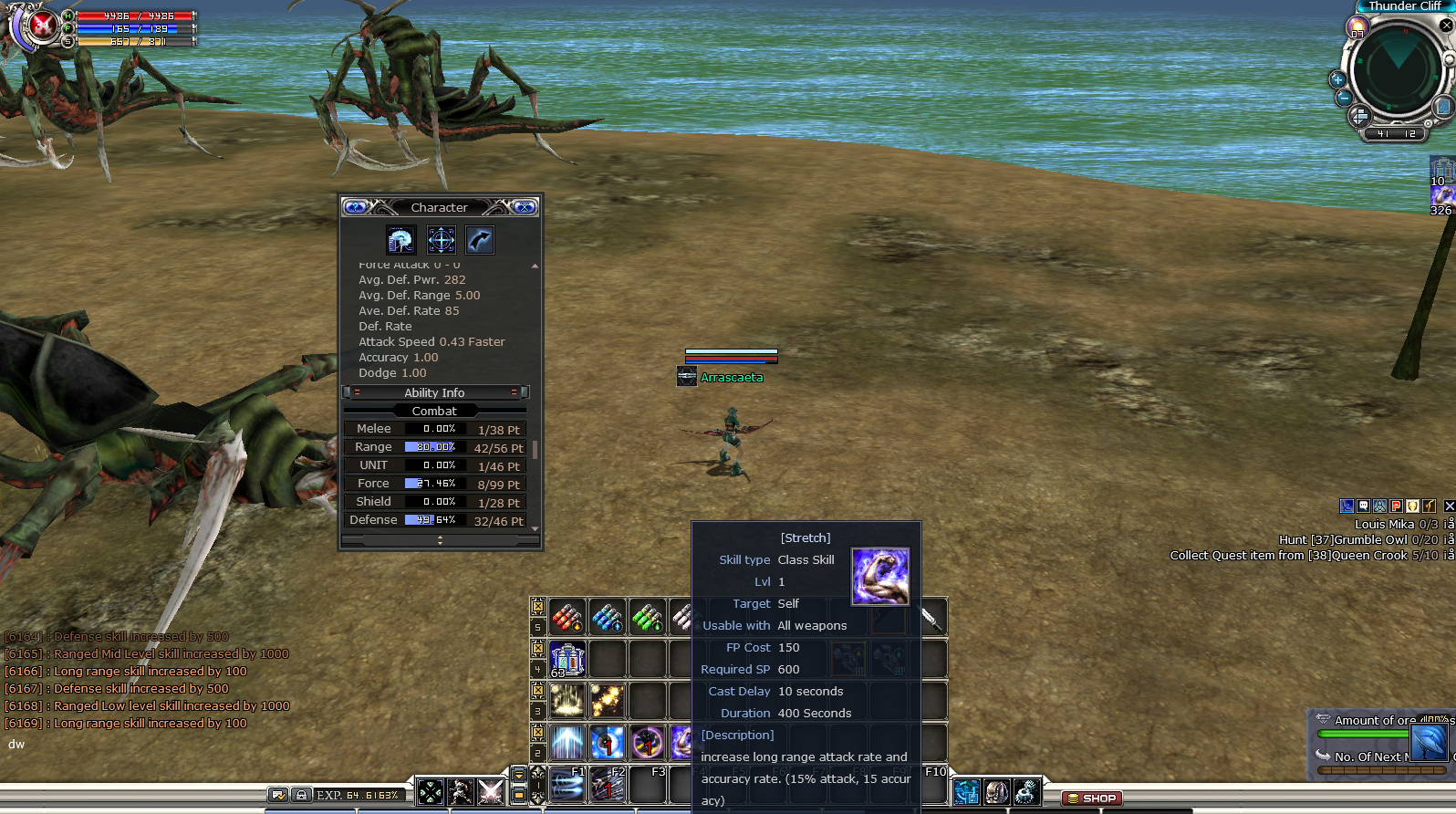
Task: Activate the F2 claw slash skill
Action: (608, 785)
